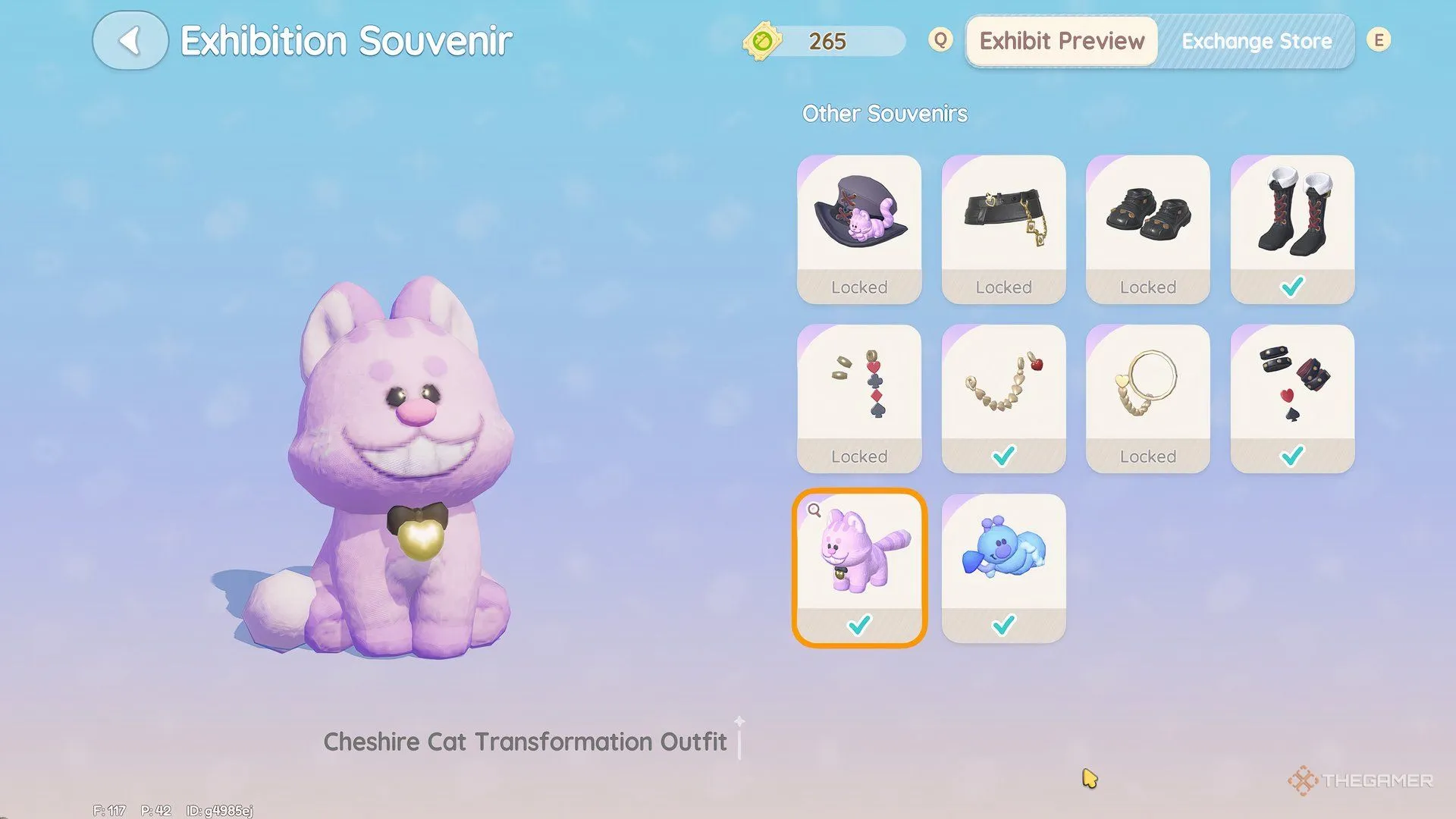Select the locked top hat souvenir

click(x=859, y=229)
